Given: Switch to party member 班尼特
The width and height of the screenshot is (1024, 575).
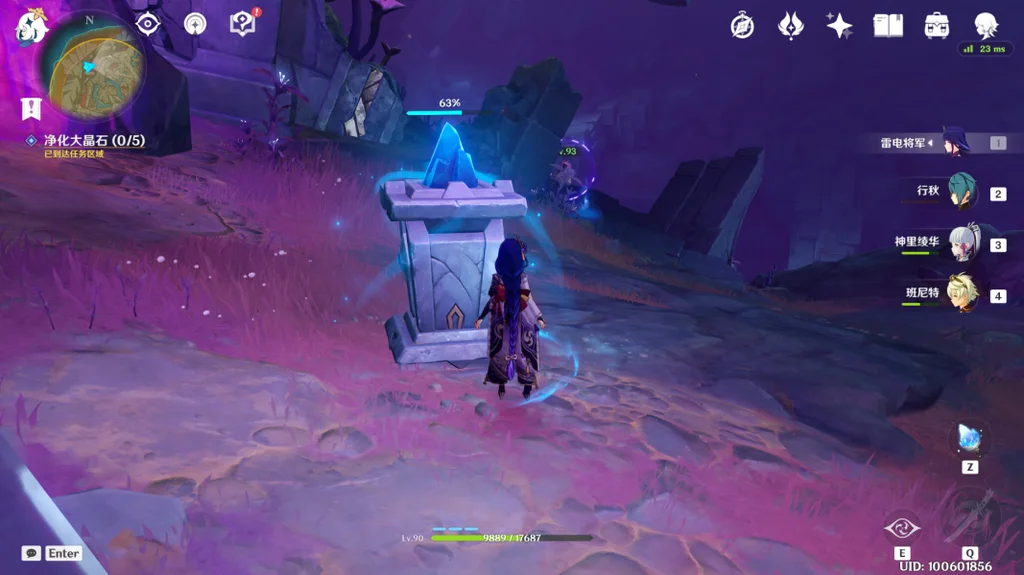Looking at the screenshot, I should click(962, 294).
